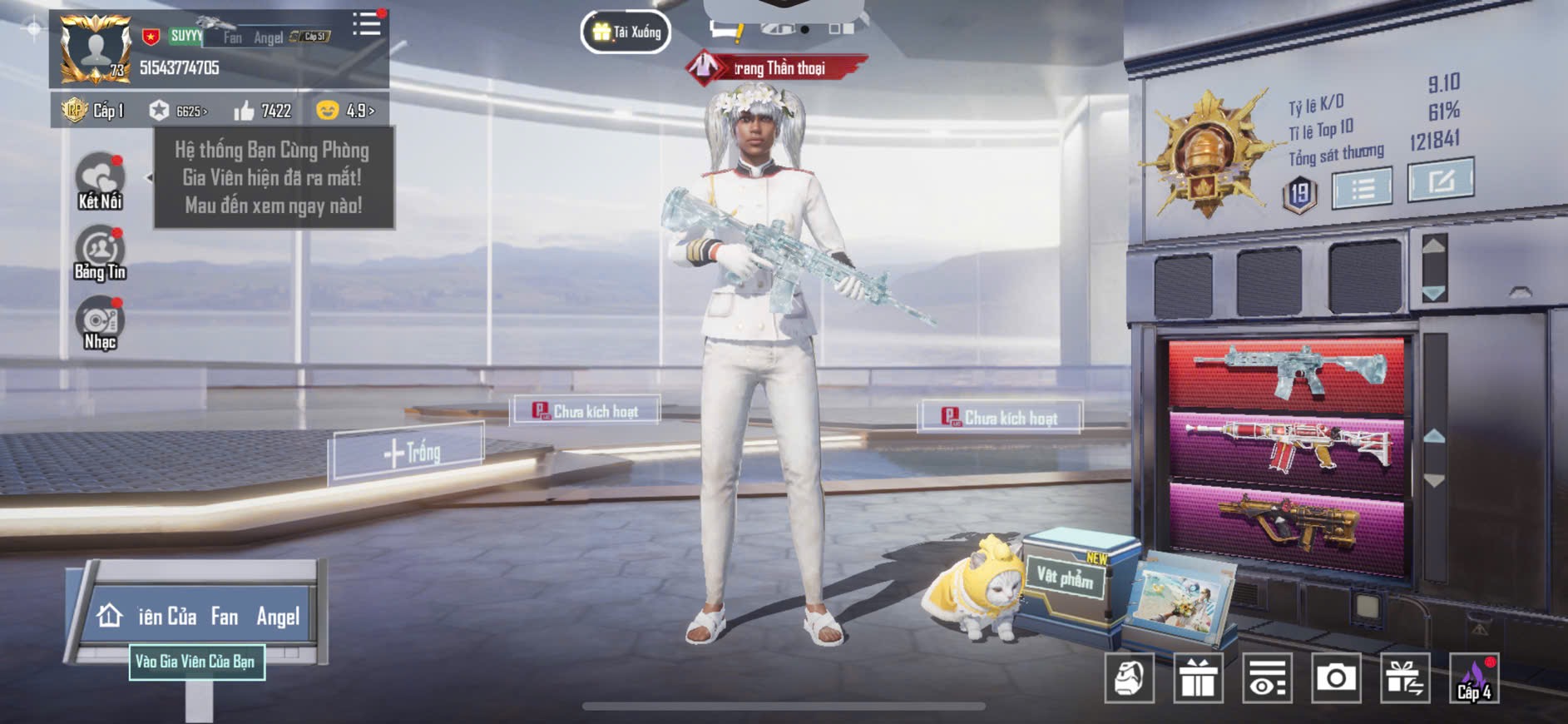Viewport: 1568px width, 724px height.
Task: Open the Bảng Tin news feed
Action: [100, 252]
